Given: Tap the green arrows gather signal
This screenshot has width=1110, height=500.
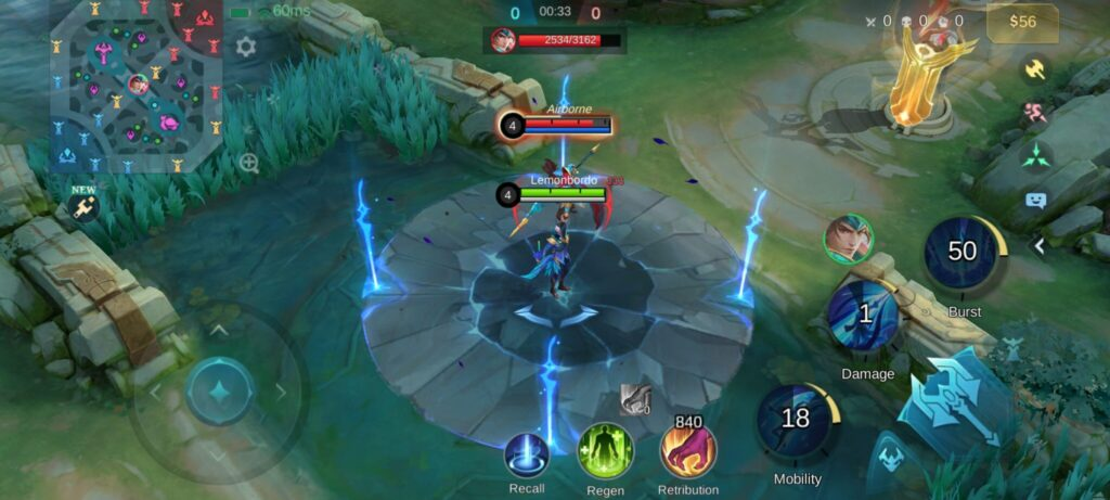Looking at the screenshot, I should 1035,155.
